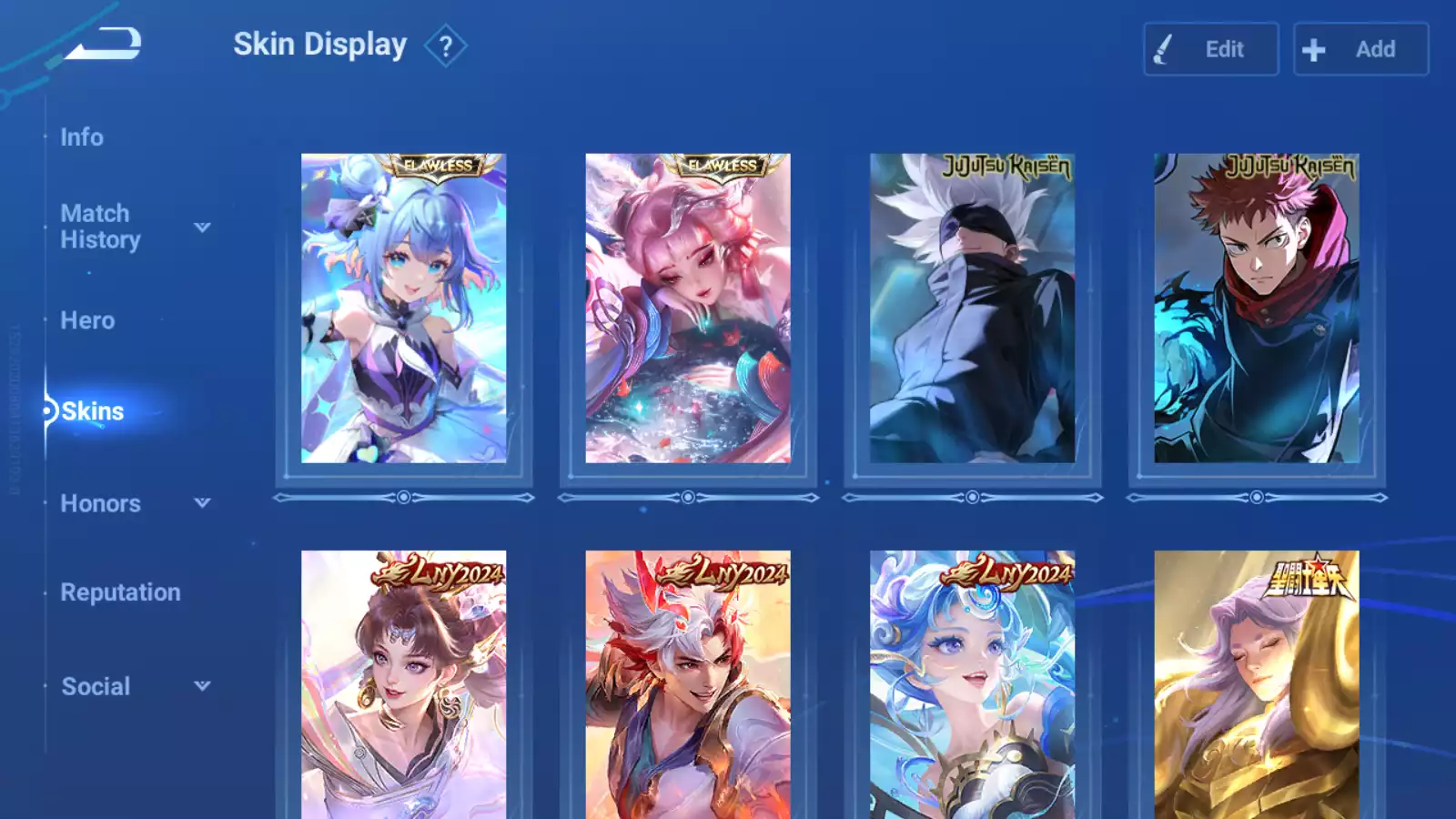Expand the Social dropdown arrow

point(202,685)
